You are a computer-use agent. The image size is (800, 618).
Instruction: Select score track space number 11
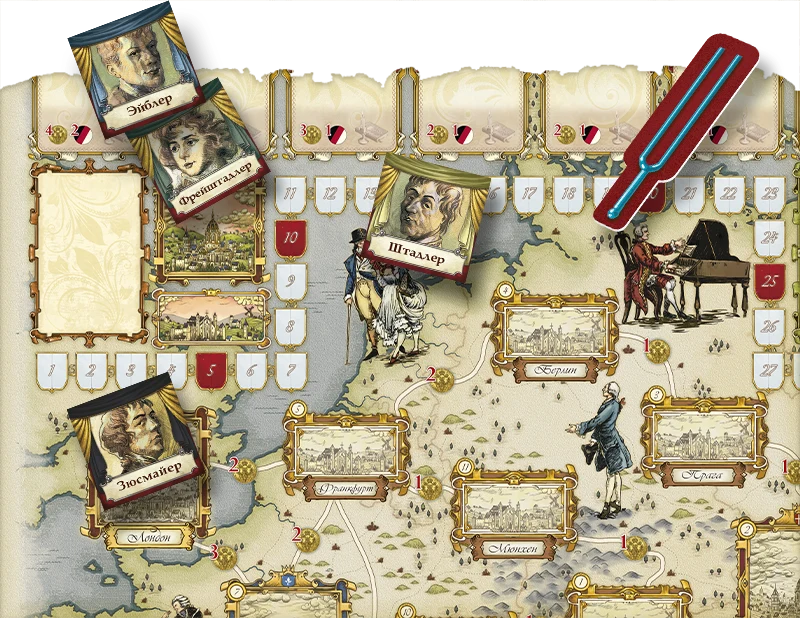(290, 195)
